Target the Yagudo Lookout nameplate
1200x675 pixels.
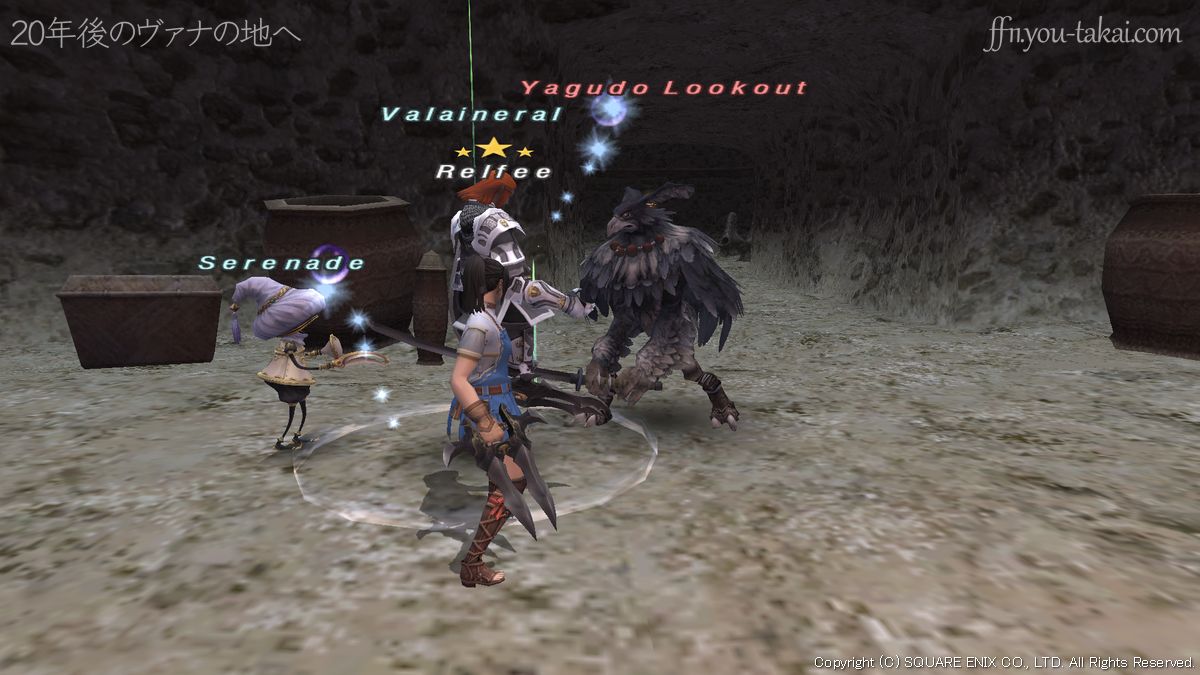point(663,88)
